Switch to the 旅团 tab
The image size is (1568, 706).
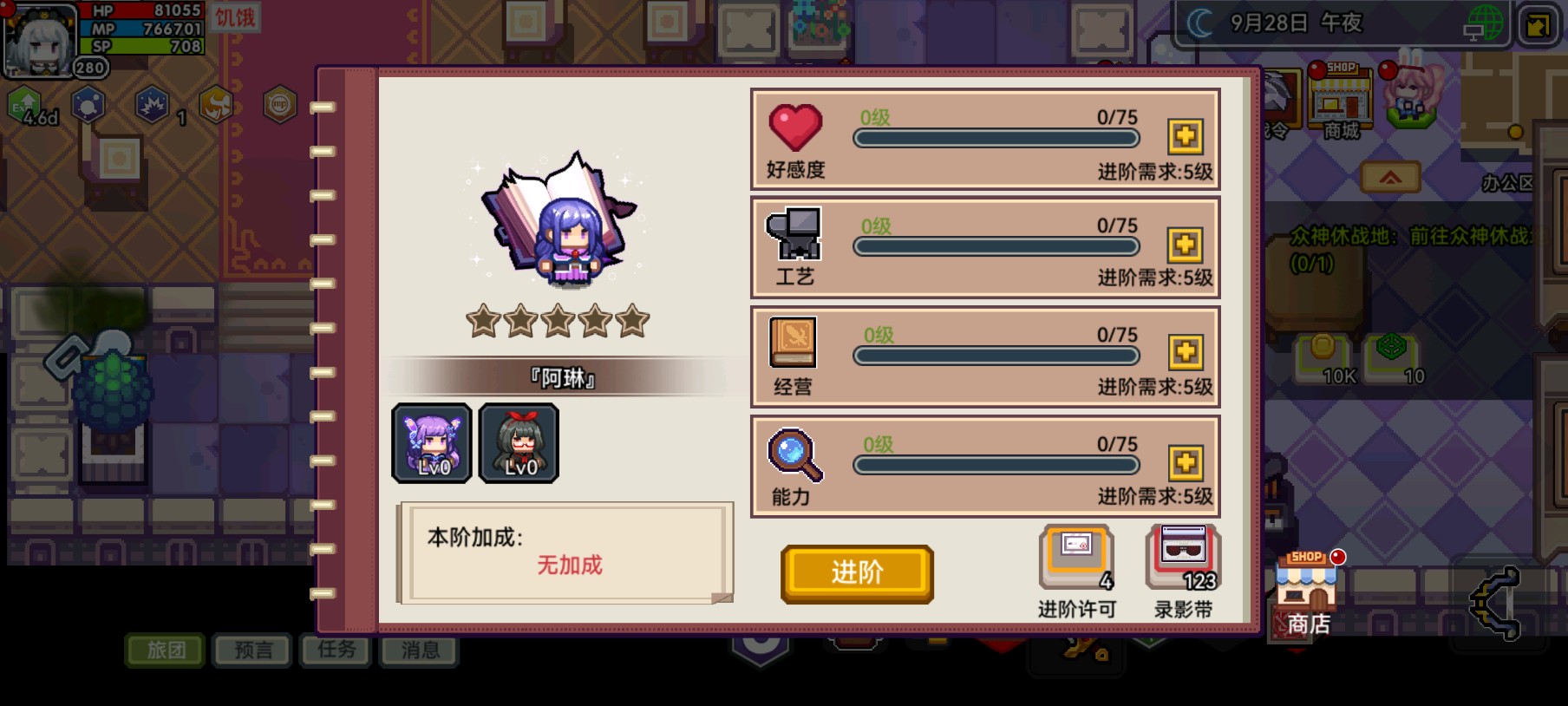166,649
